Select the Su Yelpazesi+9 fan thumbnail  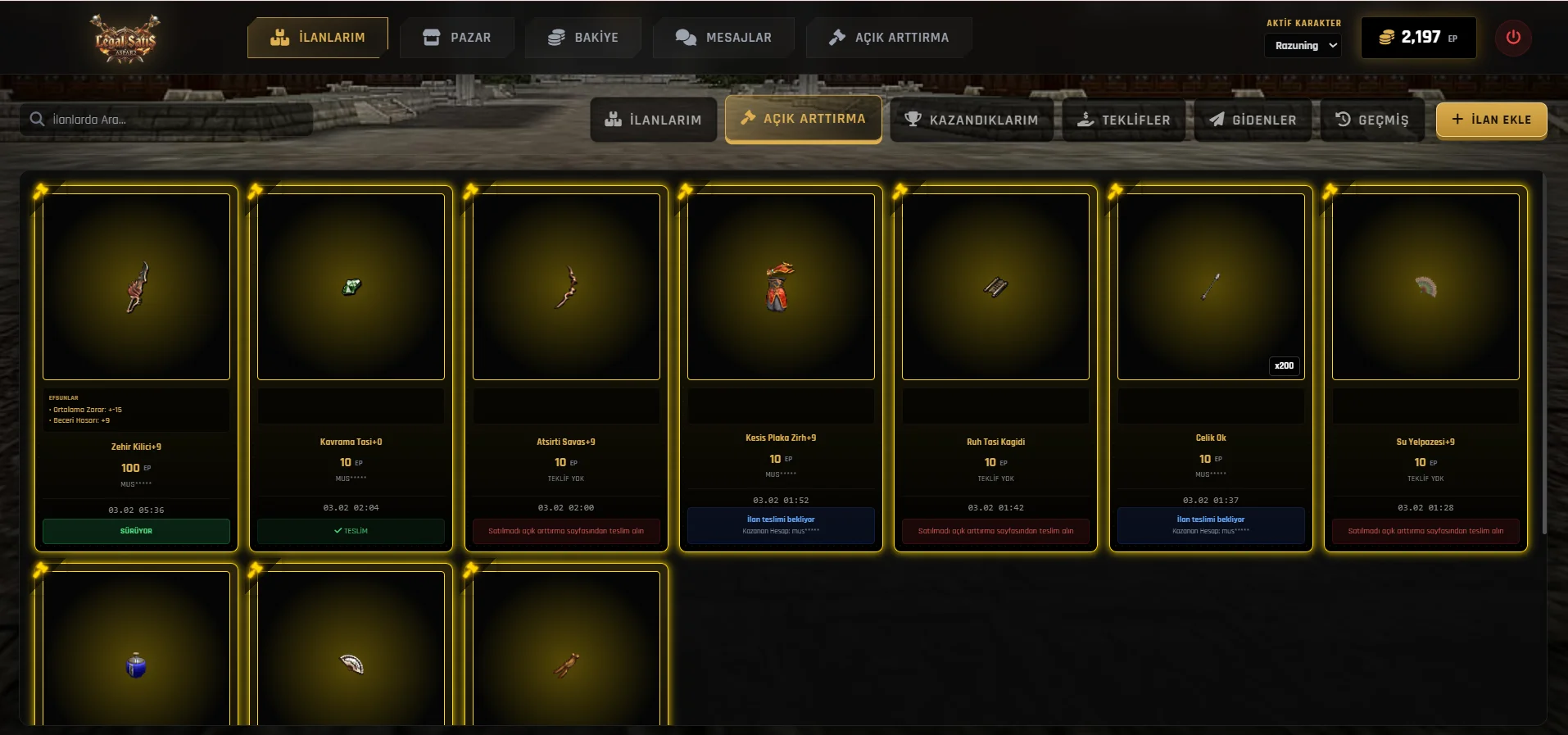(x=1425, y=287)
